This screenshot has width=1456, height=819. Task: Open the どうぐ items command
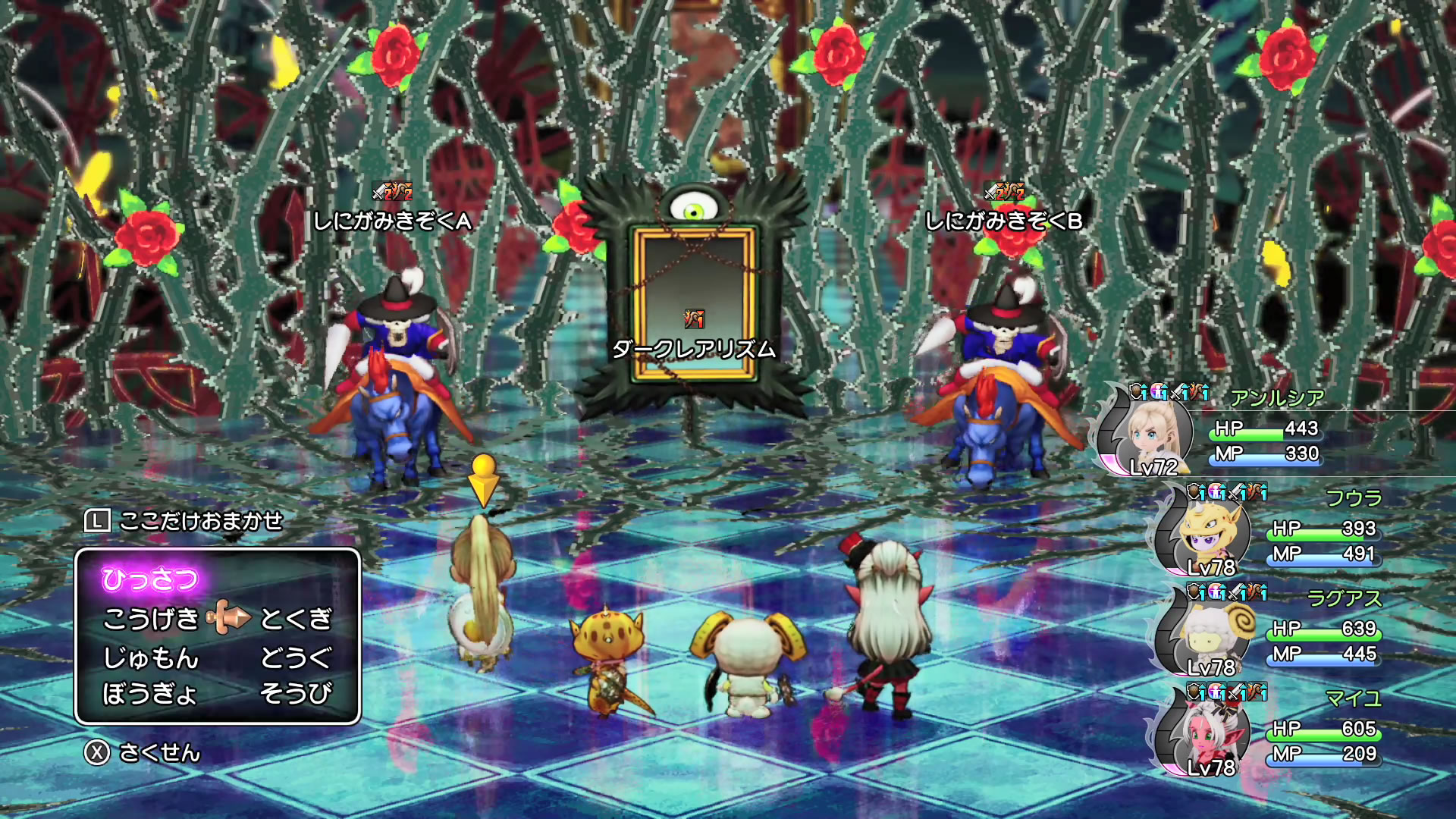tap(296, 657)
